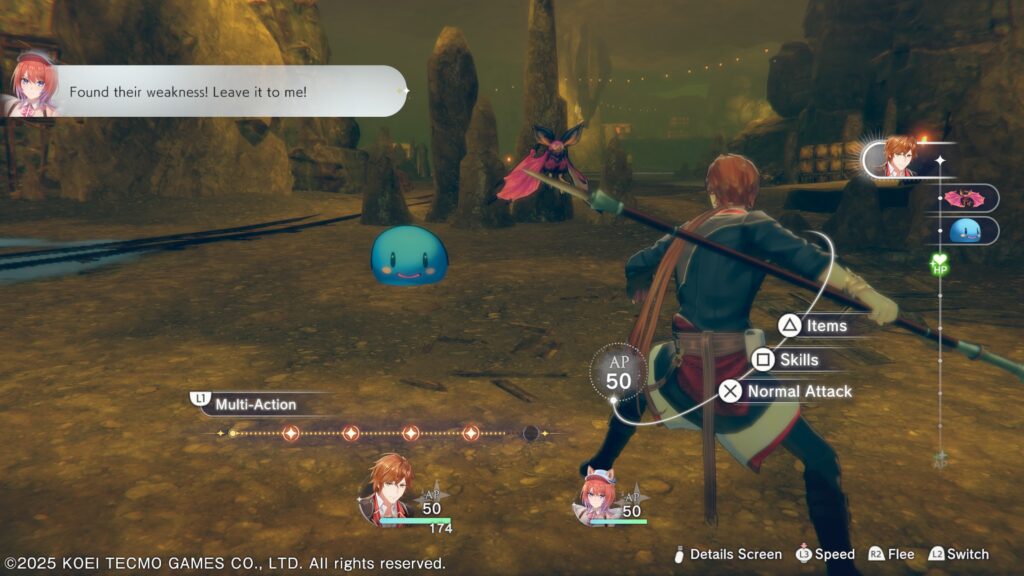Switch the active character
This screenshot has width=1024, height=576.
pos(958,554)
